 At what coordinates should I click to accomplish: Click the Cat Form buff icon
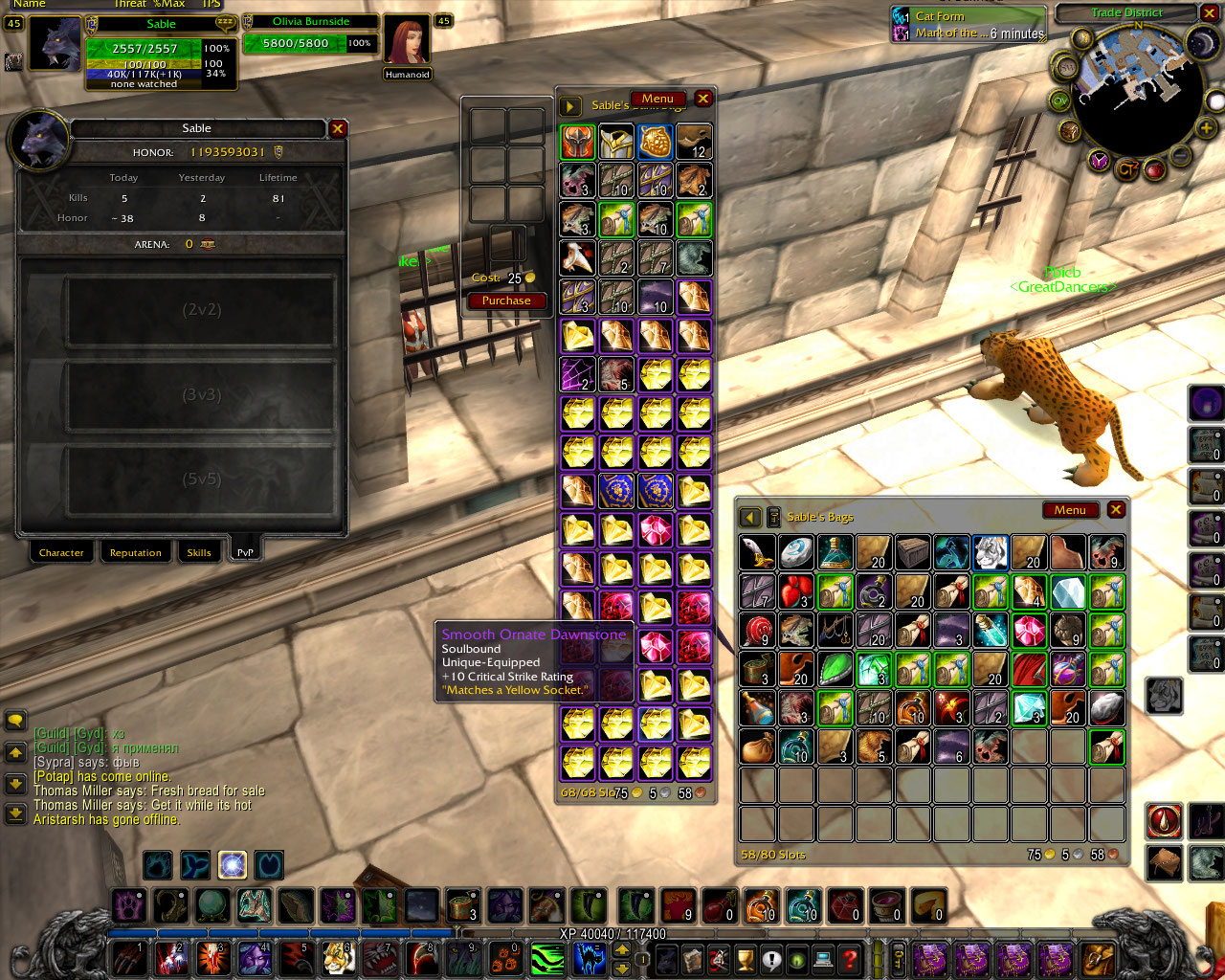pyautogui.click(x=901, y=16)
